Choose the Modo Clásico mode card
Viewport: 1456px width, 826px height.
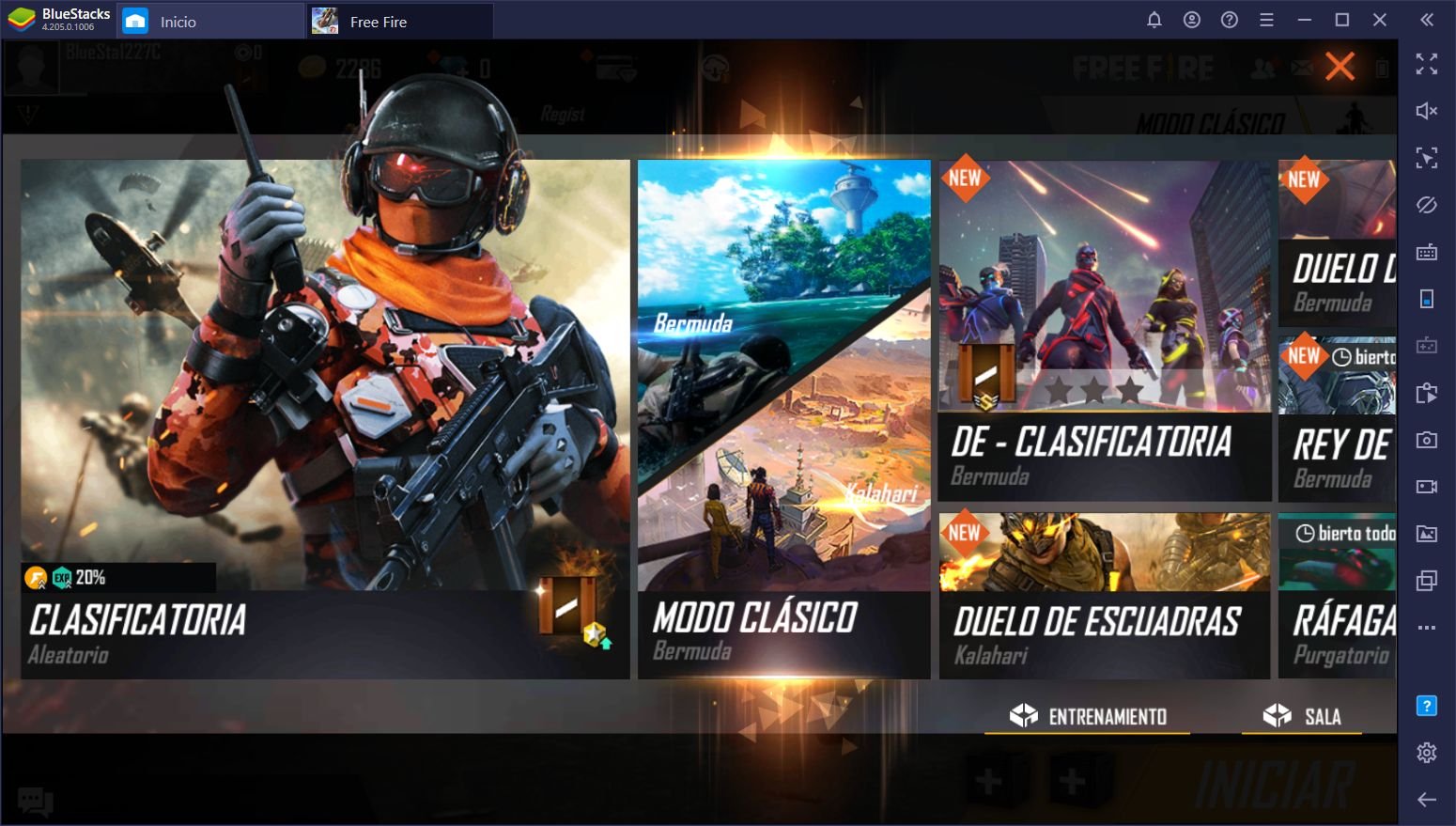click(x=783, y=419)
